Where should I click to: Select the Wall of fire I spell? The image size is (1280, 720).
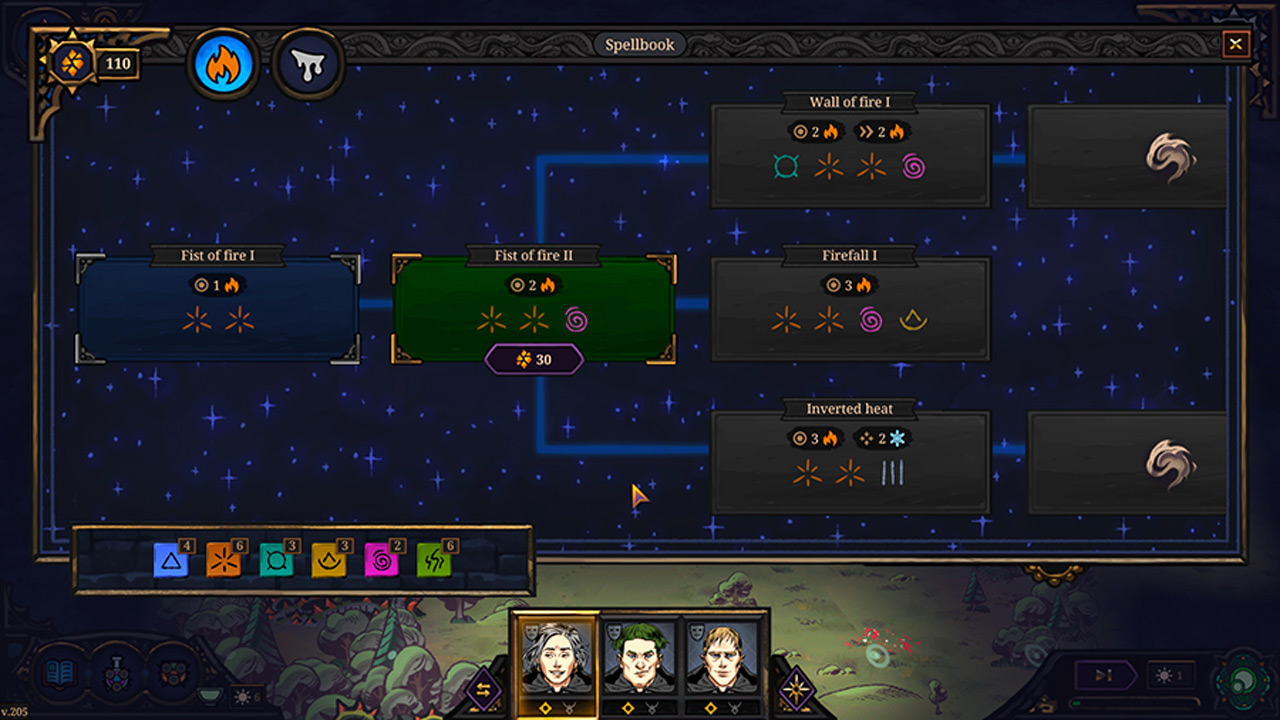[x=850, y=156]
